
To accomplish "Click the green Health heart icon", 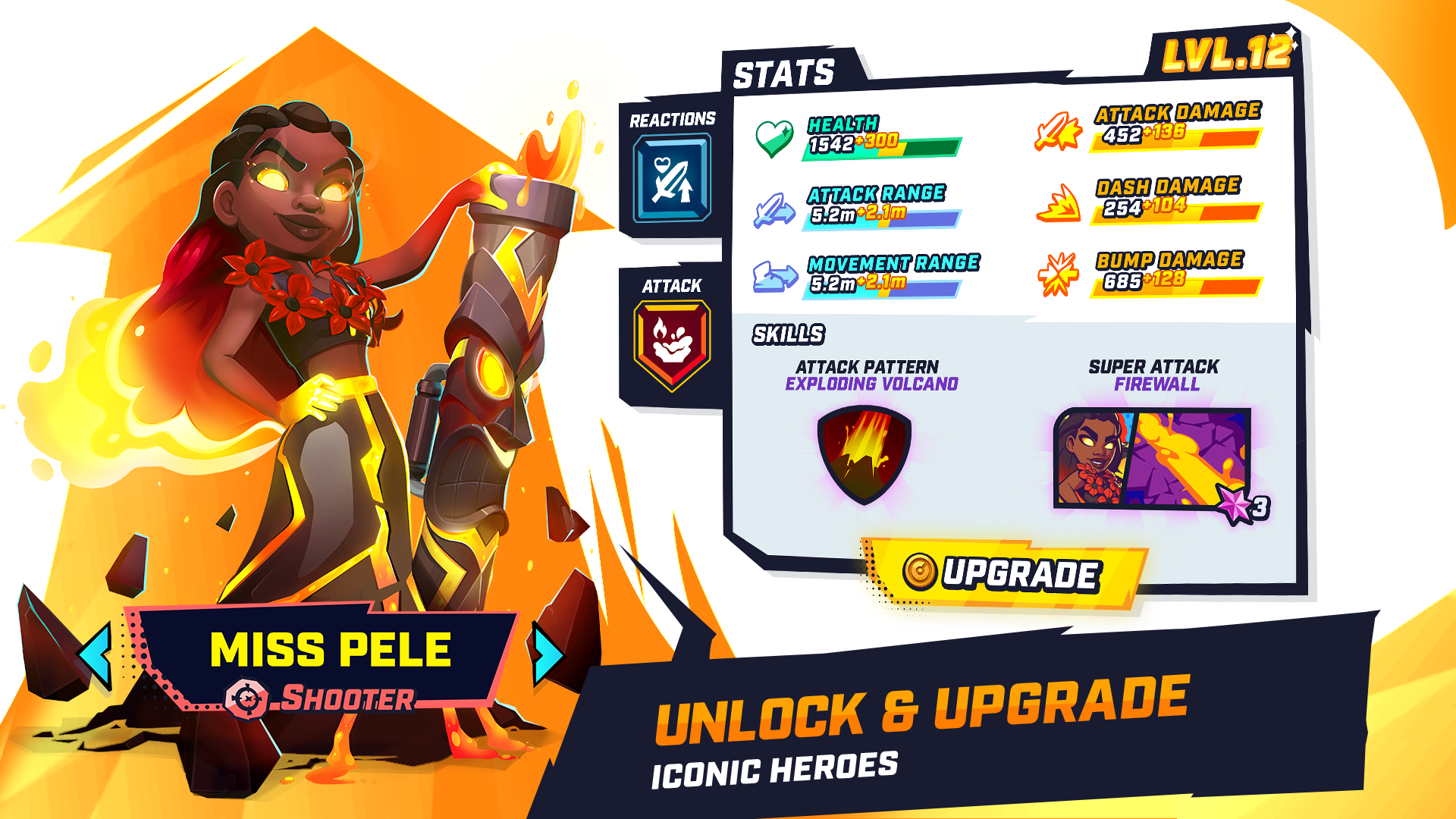I will click(773, 137).
